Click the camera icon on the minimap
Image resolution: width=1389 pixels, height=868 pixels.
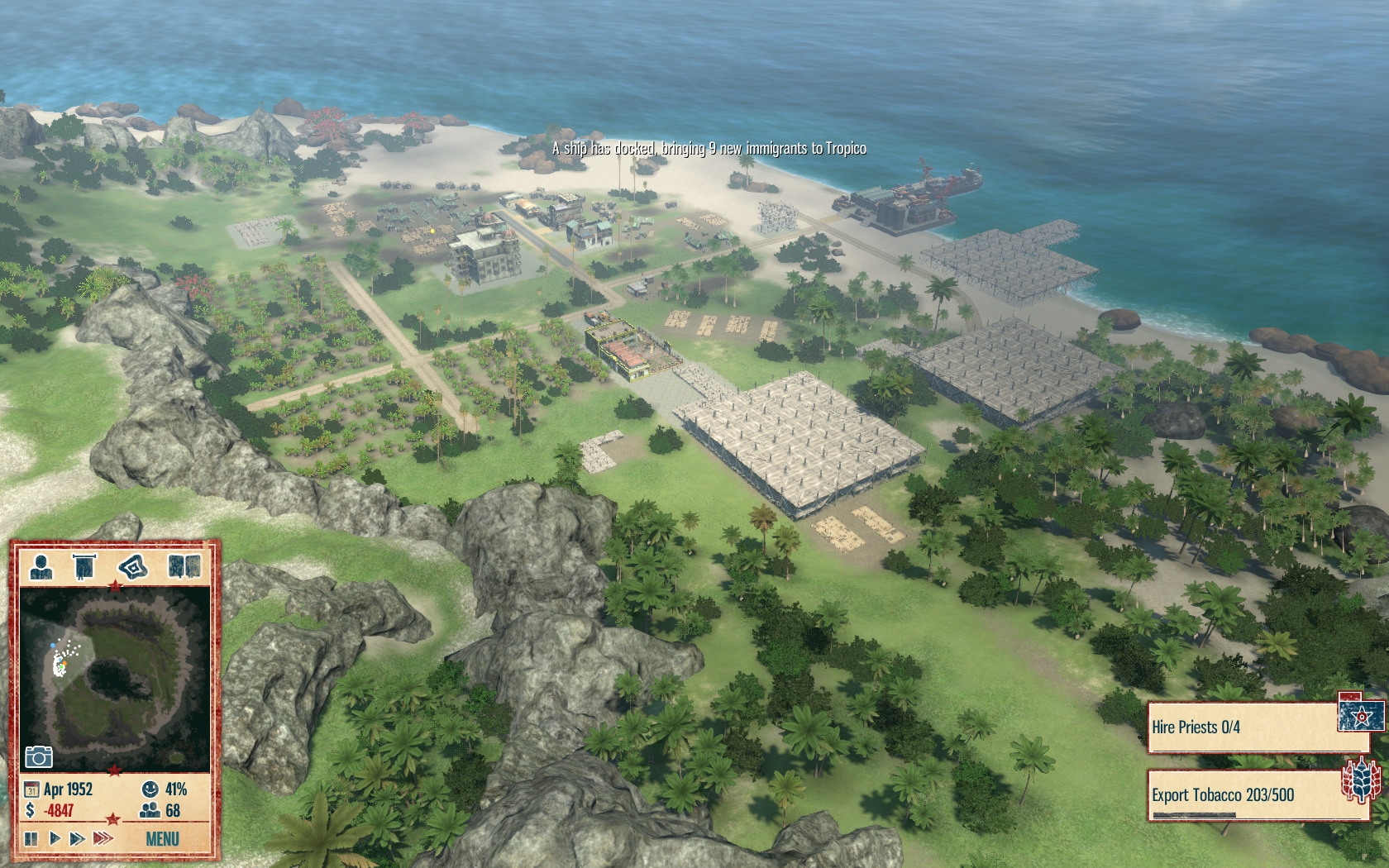coord(39,756)
